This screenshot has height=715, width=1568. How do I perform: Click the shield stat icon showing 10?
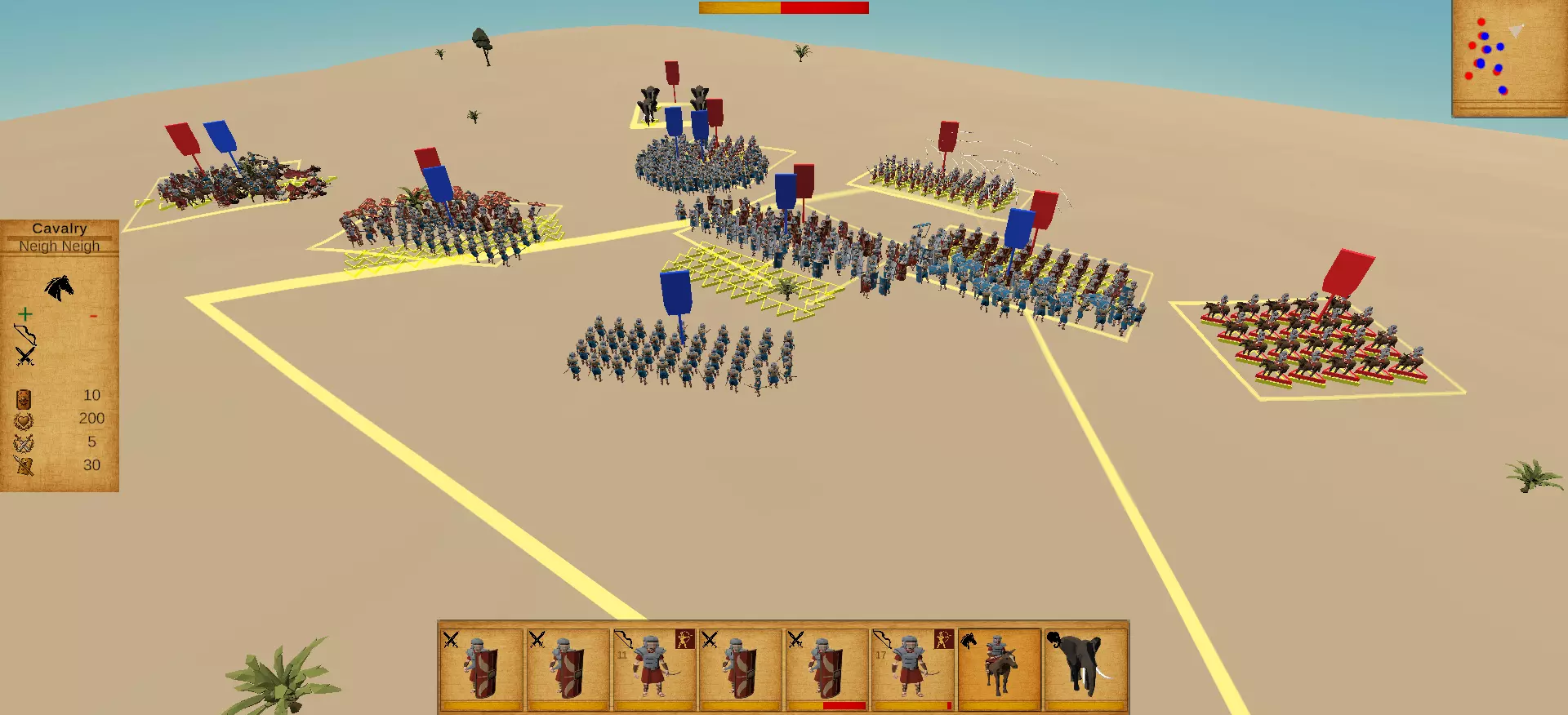pos(22,398)
